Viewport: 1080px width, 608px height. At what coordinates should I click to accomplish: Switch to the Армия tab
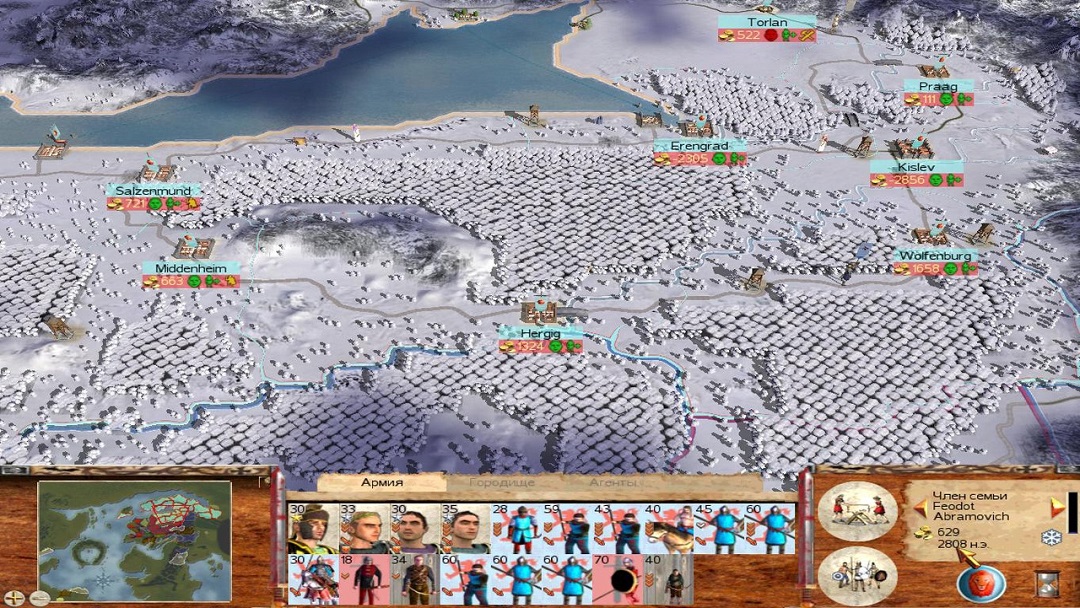pos(381,483)
